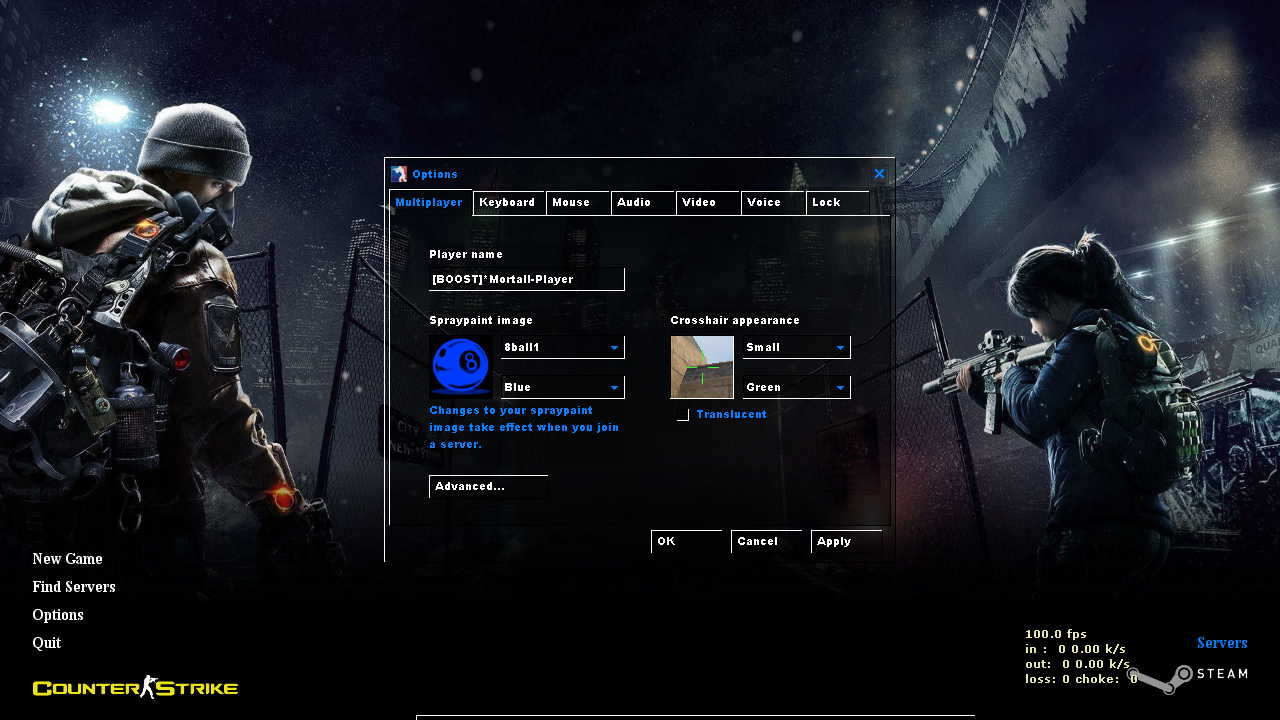Click the Servers link near the bottom right
1280x720 pixels.
coord(1222,642)
